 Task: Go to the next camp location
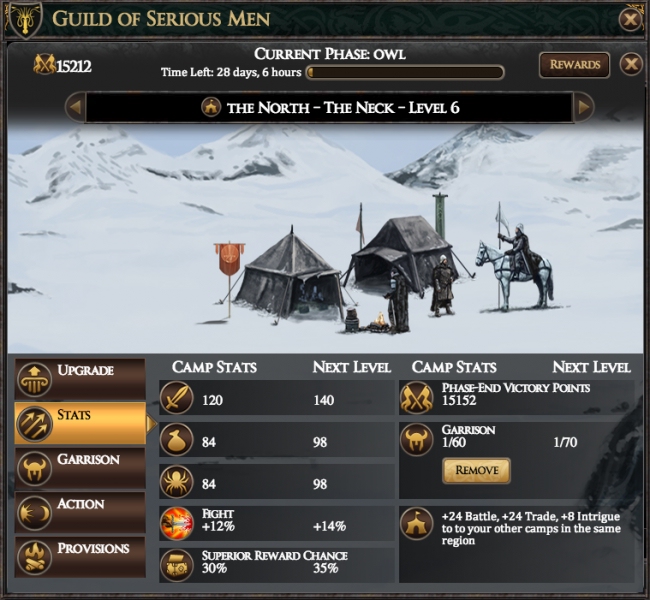coord(583,107)
